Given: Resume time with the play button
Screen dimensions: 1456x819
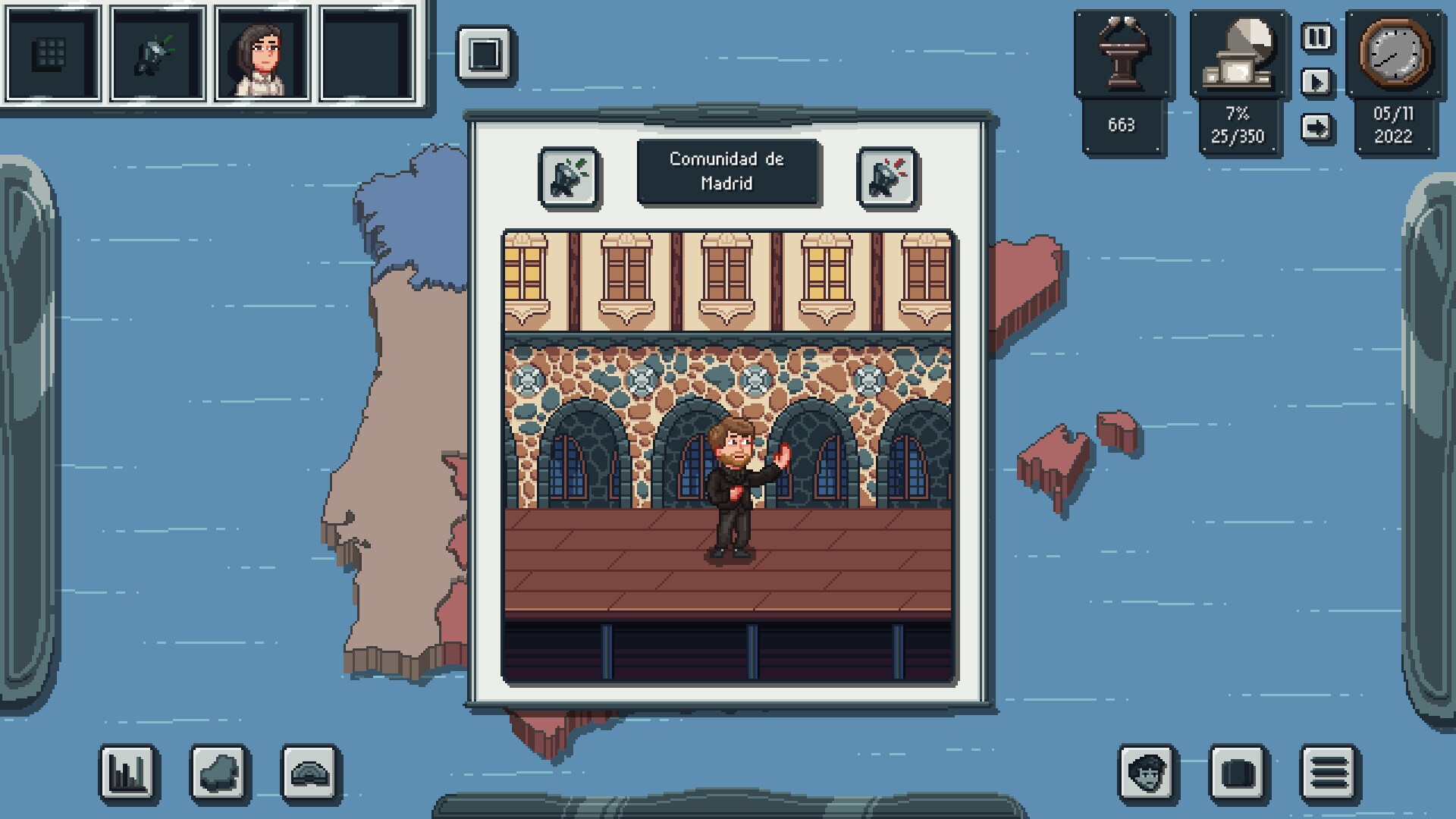Looking at the screenshot, I should pos(1317,82).
